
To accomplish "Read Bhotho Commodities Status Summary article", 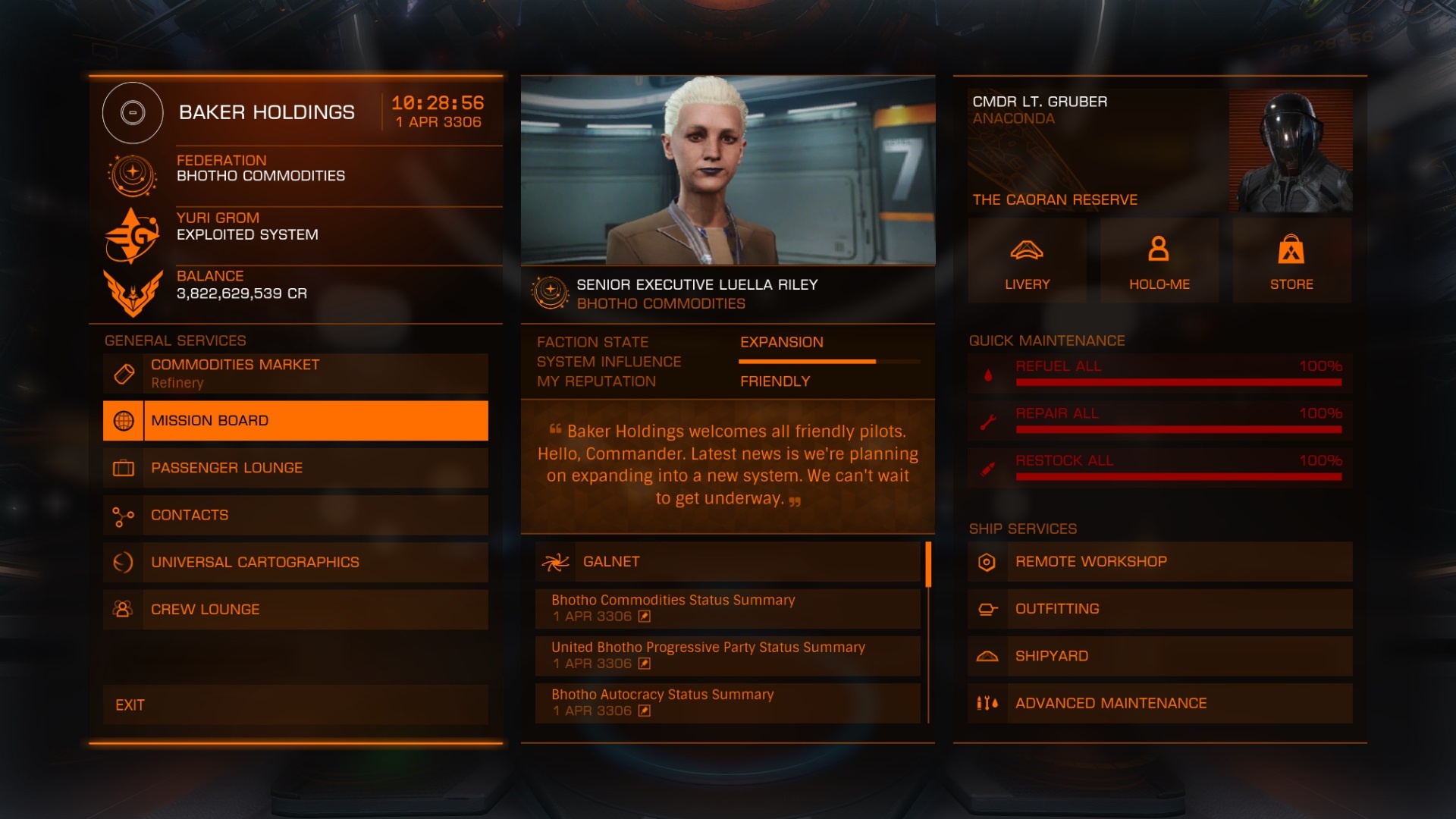I will pos(728,608).
